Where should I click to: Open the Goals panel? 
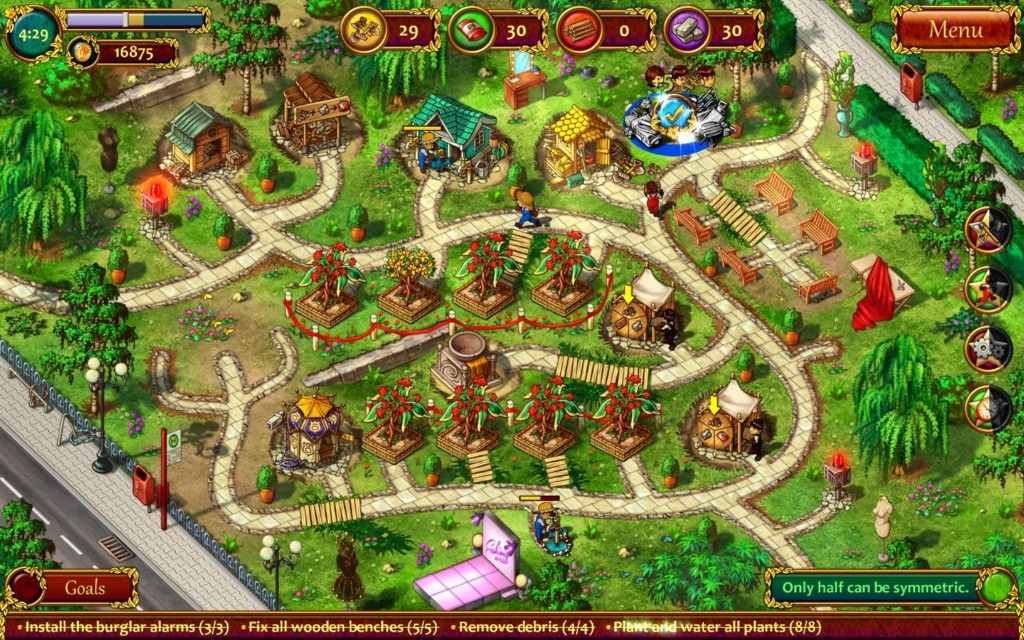coord(85,588)
